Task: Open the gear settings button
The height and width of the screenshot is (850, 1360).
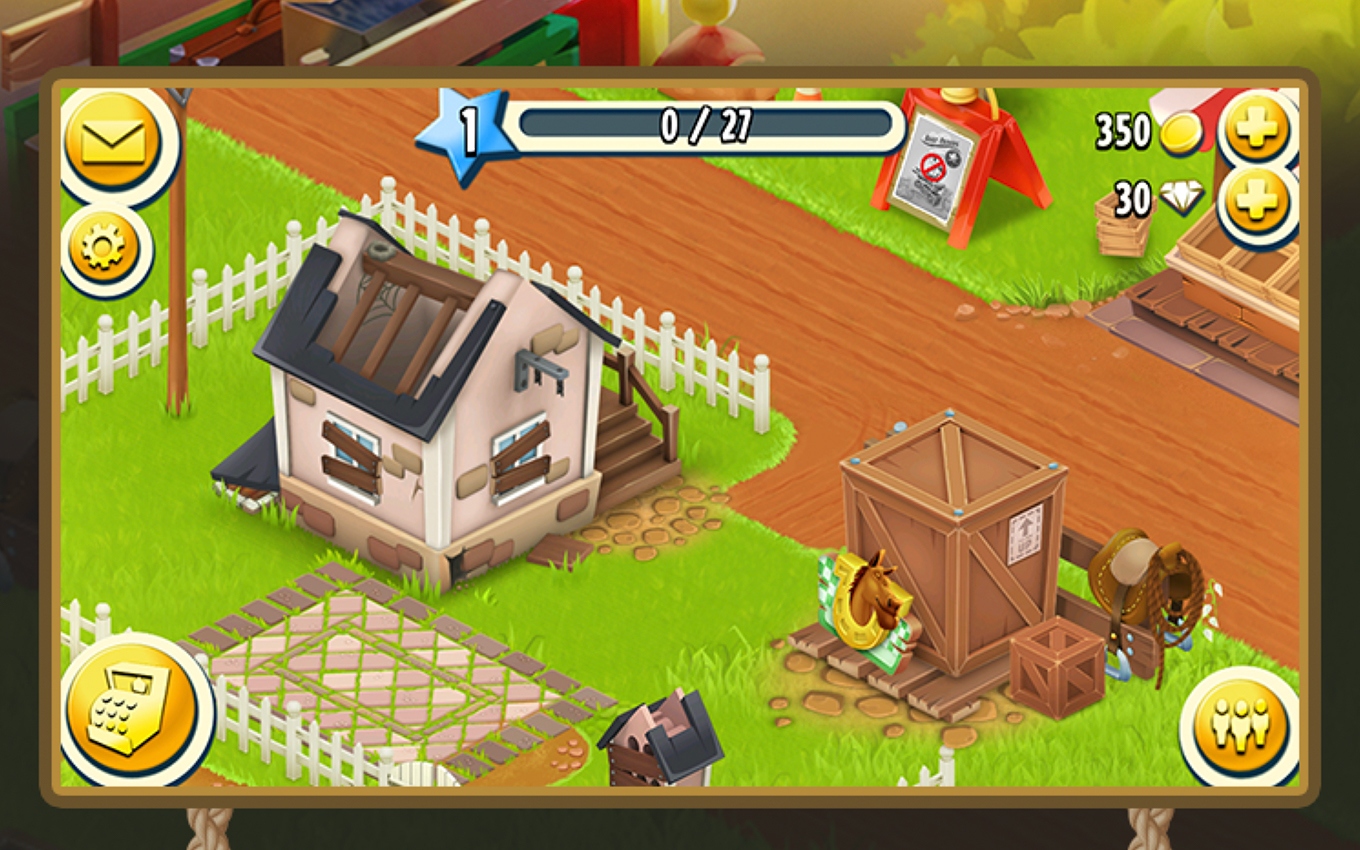Action: pos(104,247)
